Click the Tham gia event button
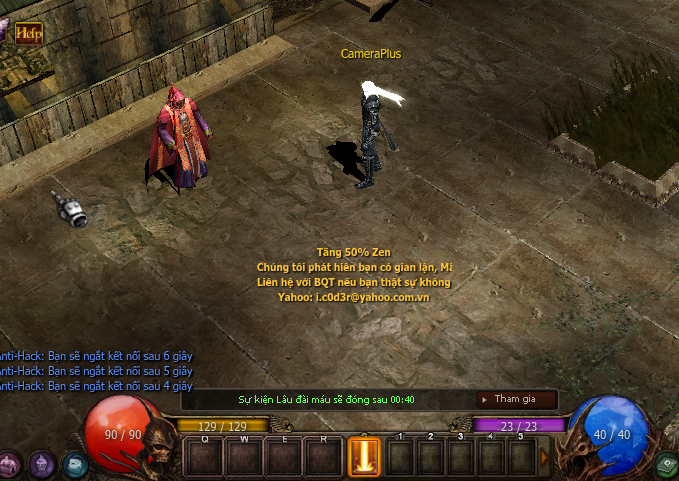The image size is (679, 481). [x=515, y=399]
